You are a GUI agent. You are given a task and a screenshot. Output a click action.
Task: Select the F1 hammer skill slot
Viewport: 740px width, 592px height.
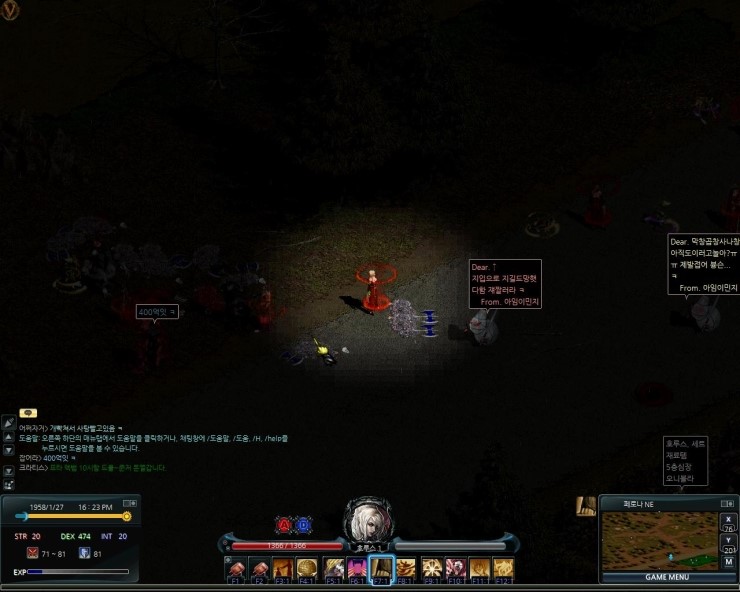click(236, 569)
